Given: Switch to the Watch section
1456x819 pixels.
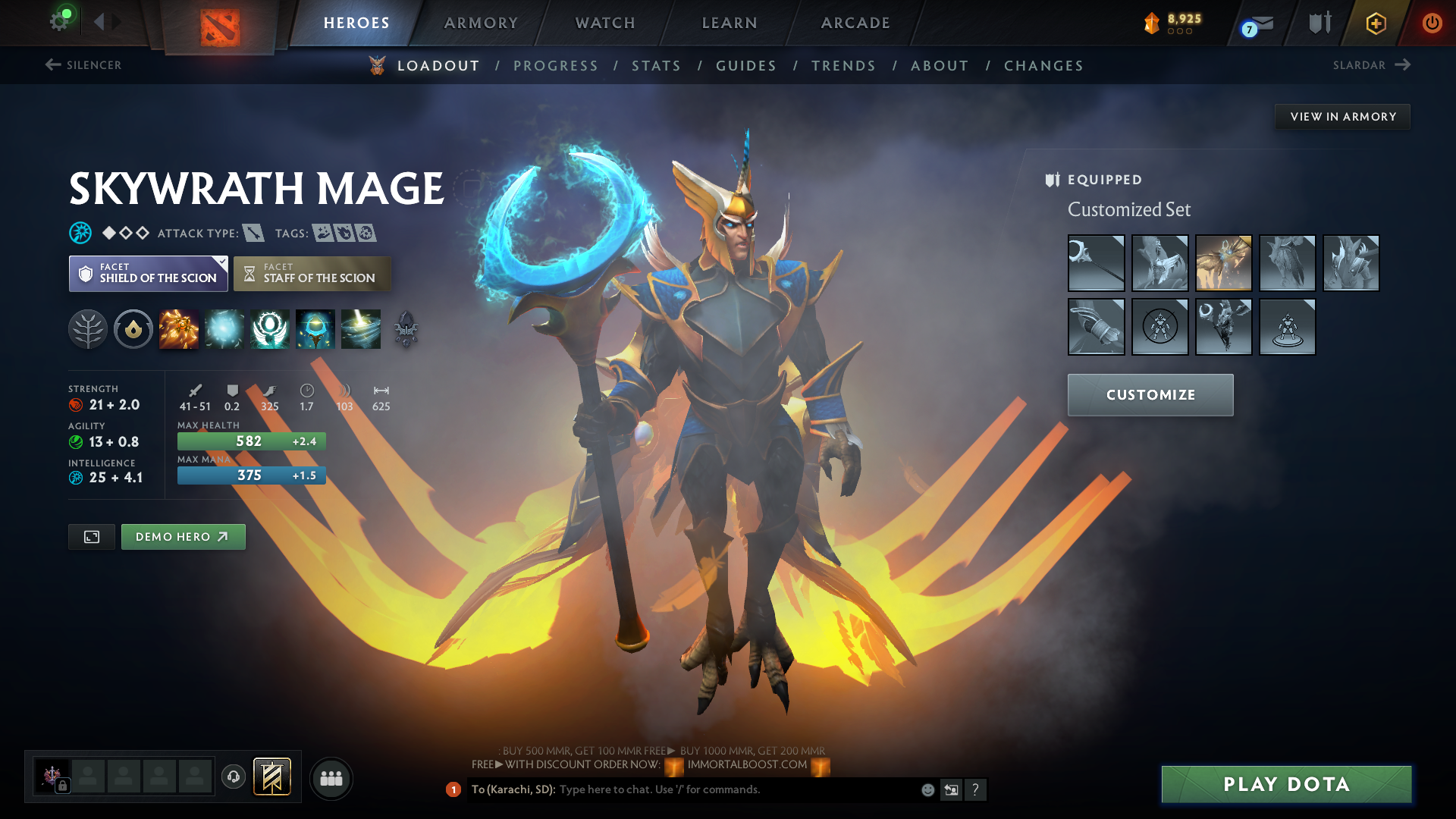Looking at the screenshot, I should click(x=605, y=23).
